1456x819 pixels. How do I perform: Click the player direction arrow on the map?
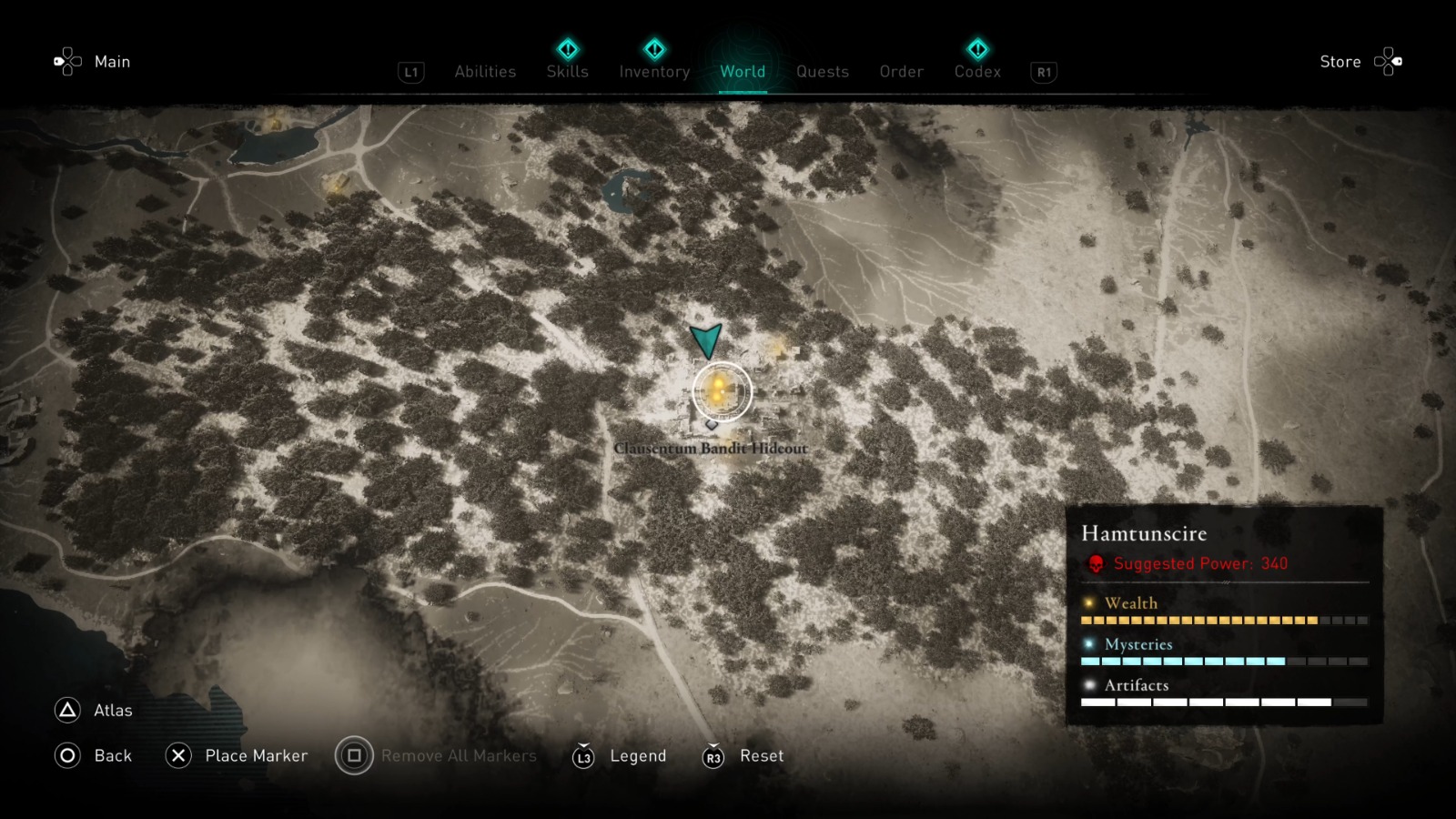coord(705,341)
